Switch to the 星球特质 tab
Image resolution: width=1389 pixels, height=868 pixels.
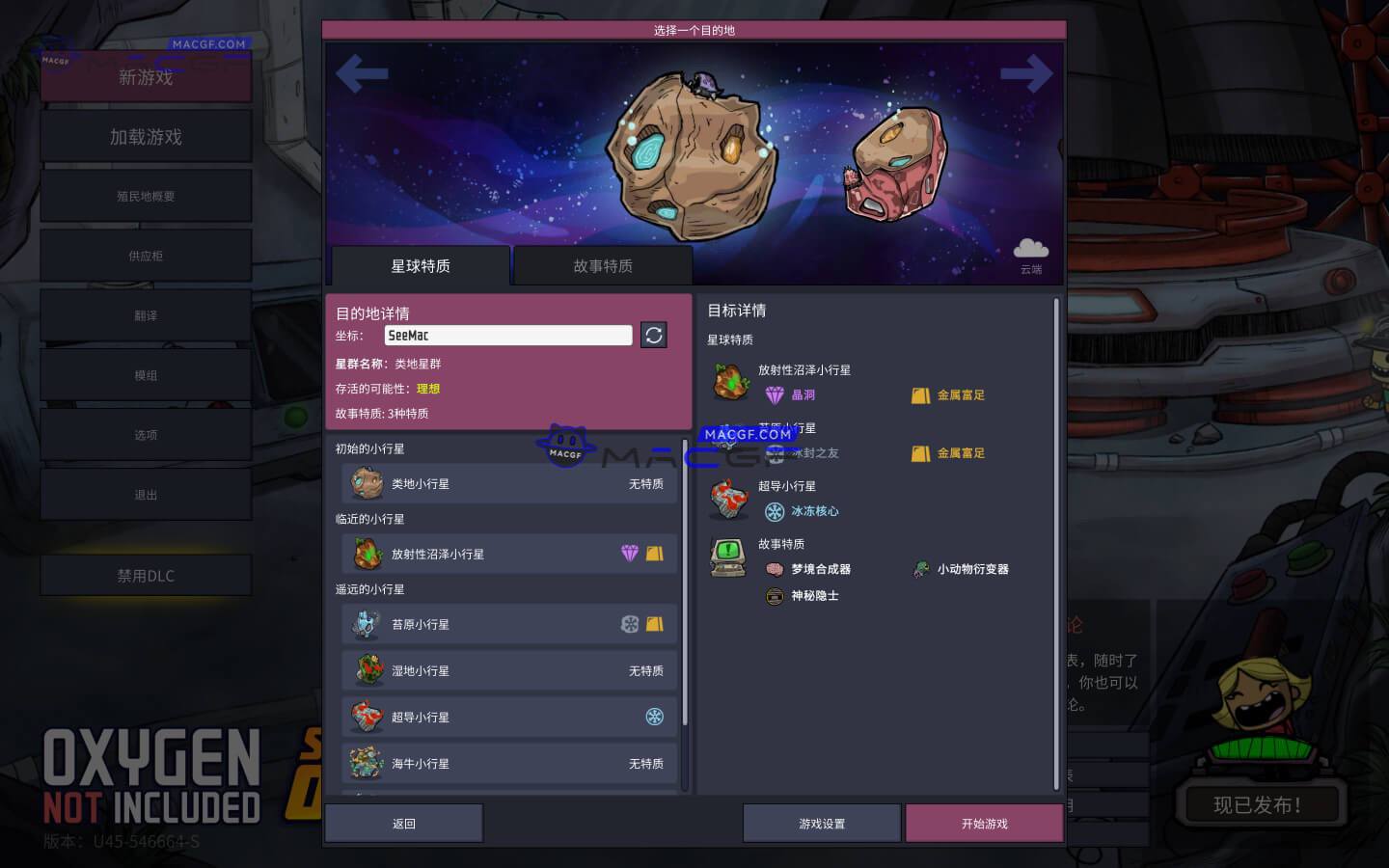click(x=419, y=265)
